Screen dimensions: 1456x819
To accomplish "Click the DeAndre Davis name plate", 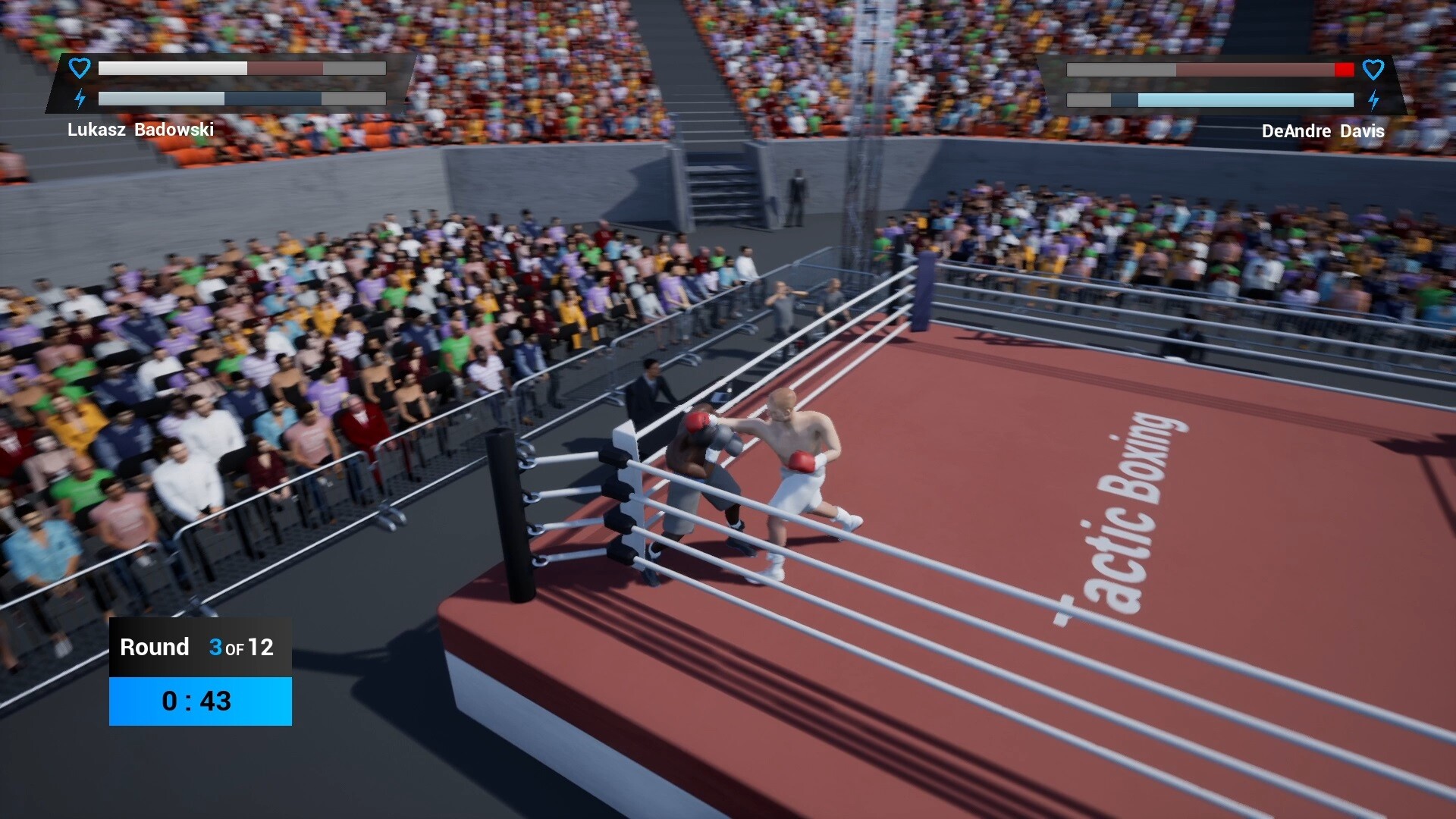I will click(x=1323, y=131).
